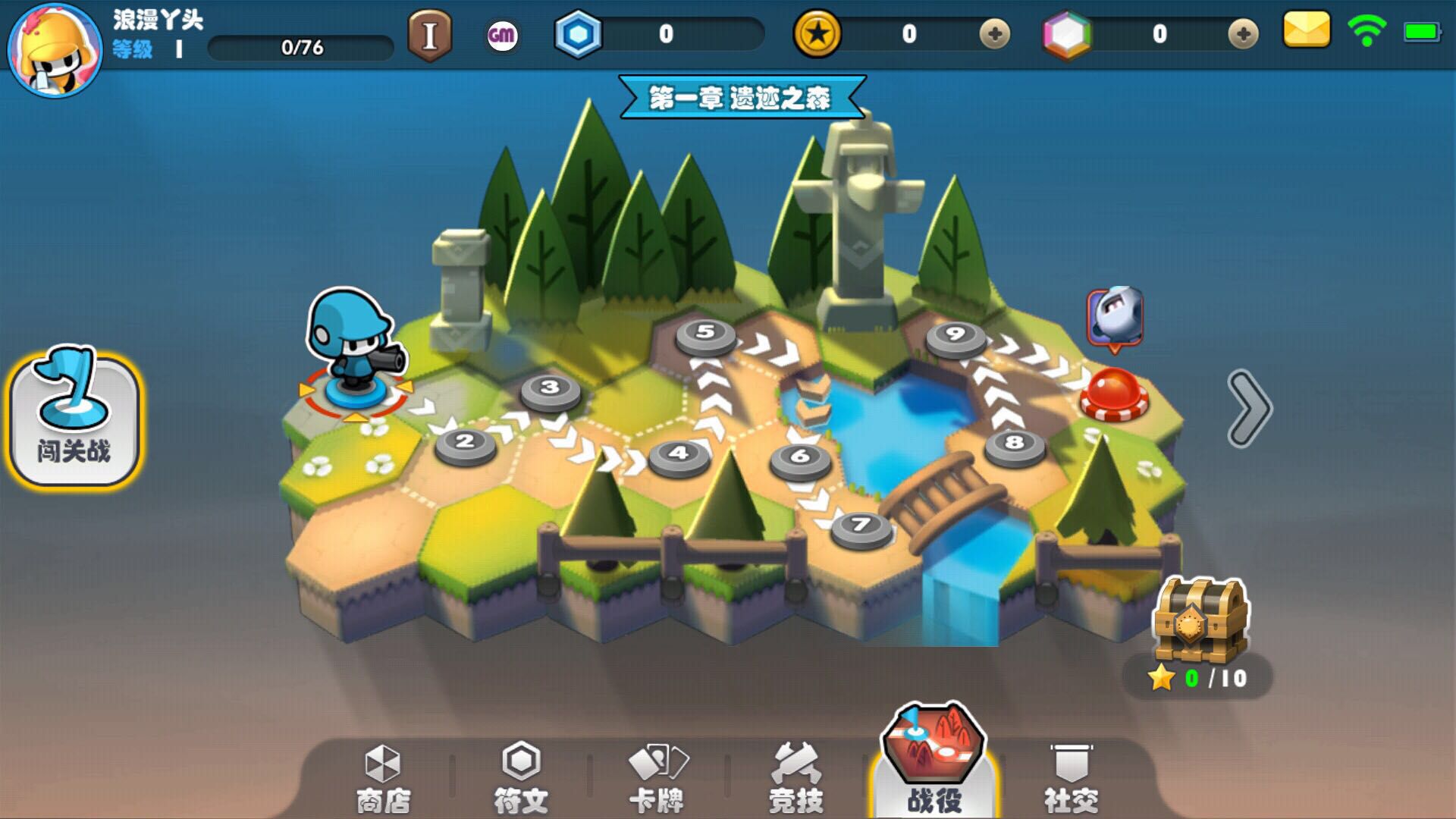The image size is (1456, 819).
Task: Select the 战役 campaign tab
Action: [934, 766]
